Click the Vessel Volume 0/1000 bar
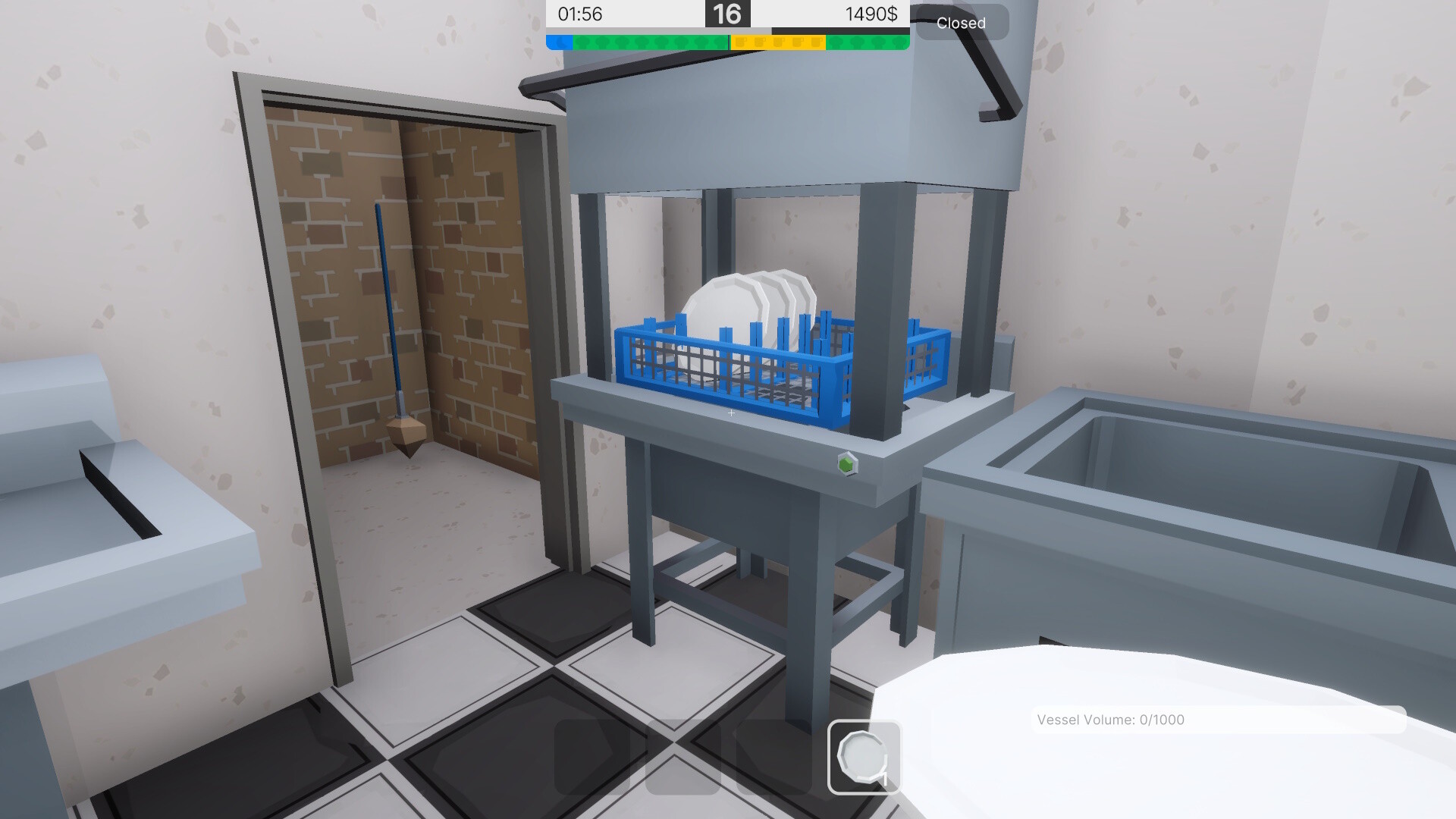 click(1217, 720)
